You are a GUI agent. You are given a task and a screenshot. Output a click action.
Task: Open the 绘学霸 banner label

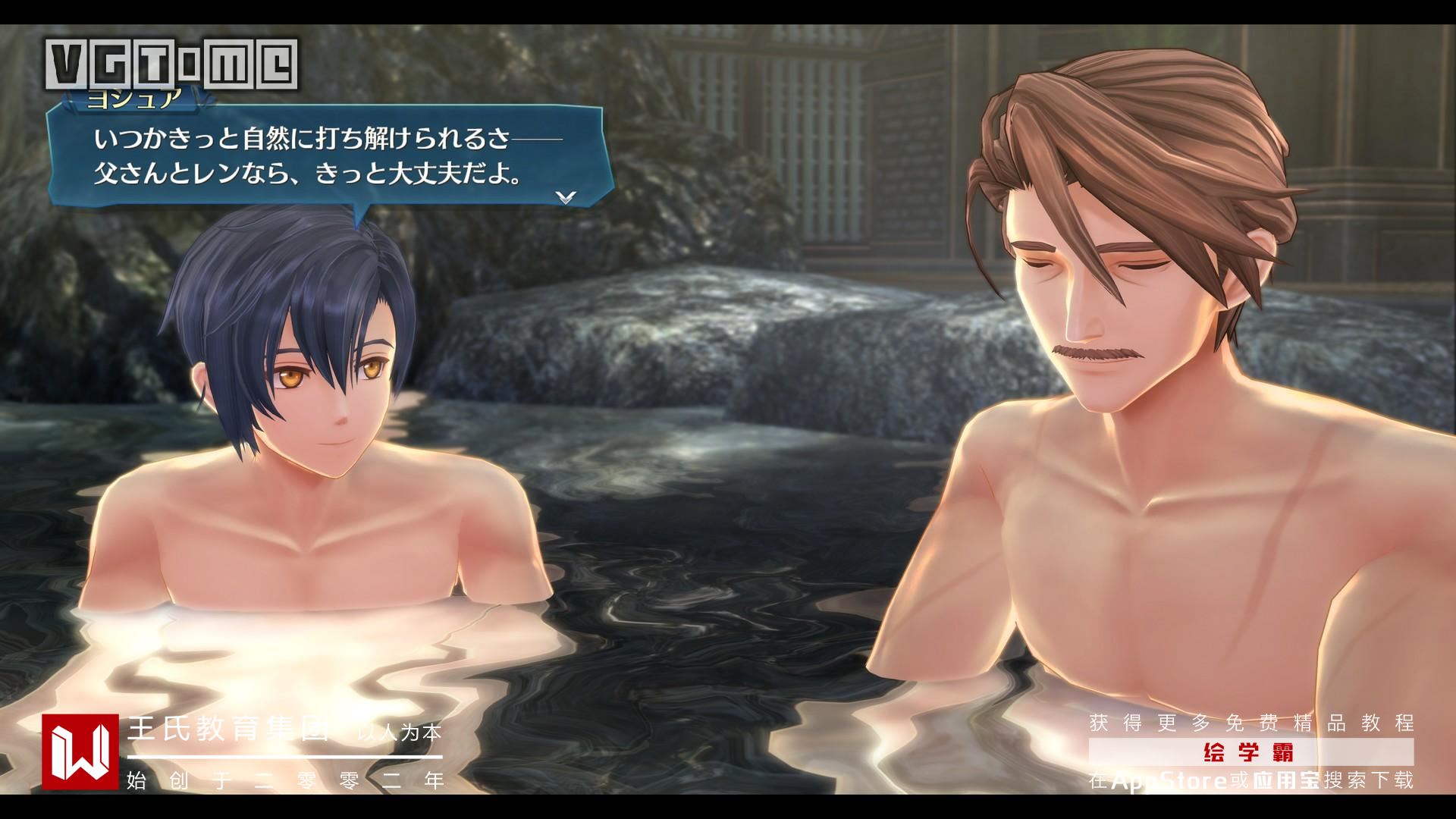point(1250,752)
